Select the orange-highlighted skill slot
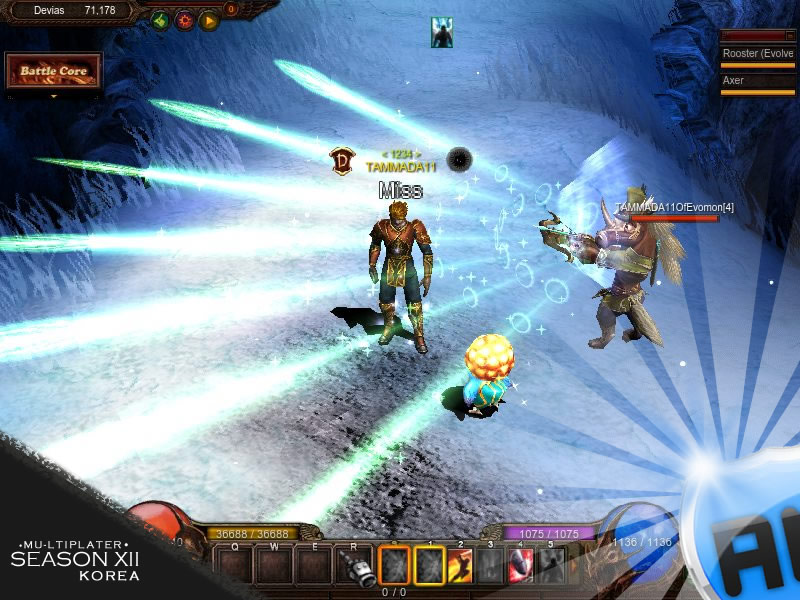800x600 pixels. 395,566
